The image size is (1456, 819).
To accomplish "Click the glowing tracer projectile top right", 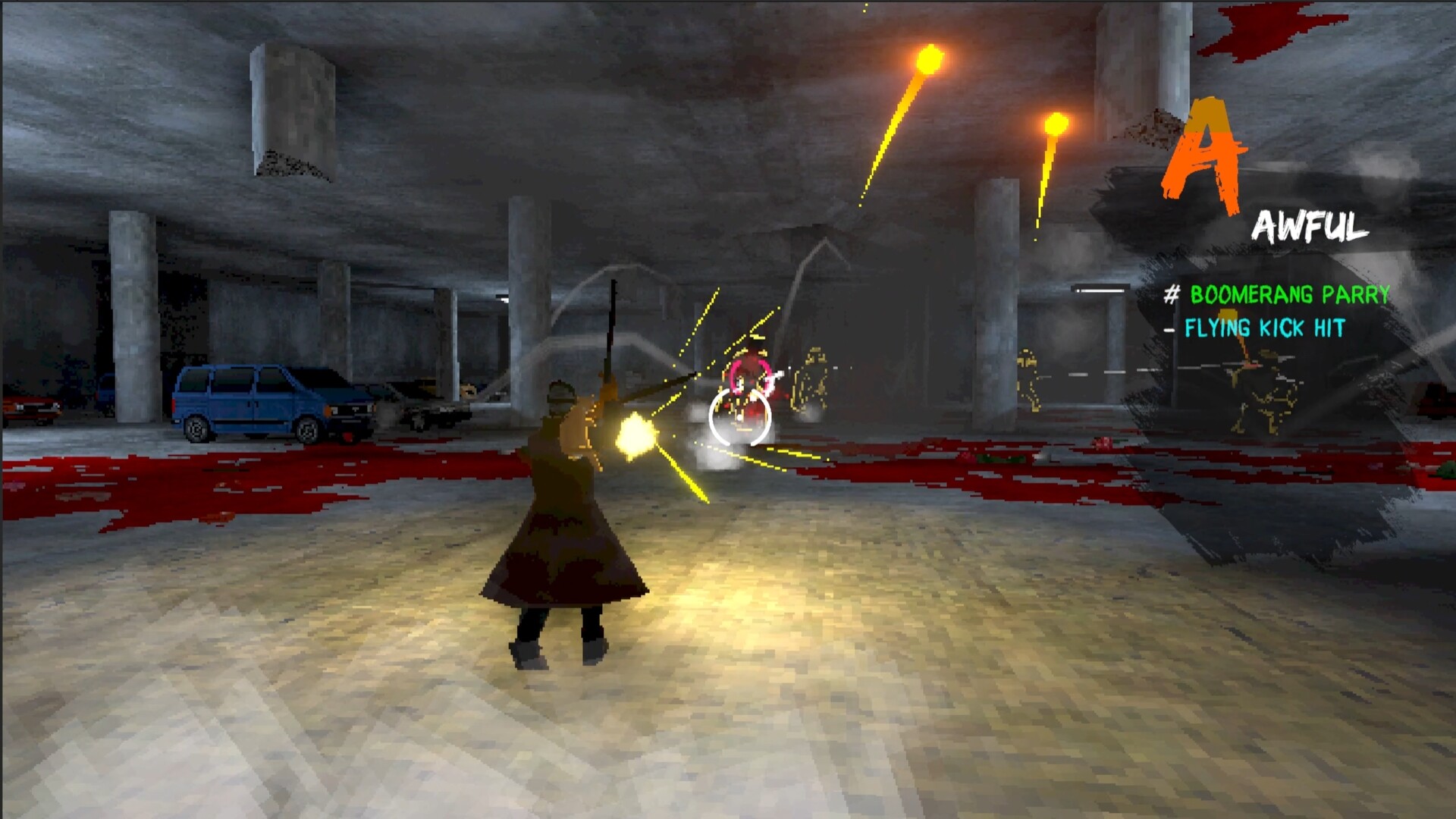I will 1054,121.
